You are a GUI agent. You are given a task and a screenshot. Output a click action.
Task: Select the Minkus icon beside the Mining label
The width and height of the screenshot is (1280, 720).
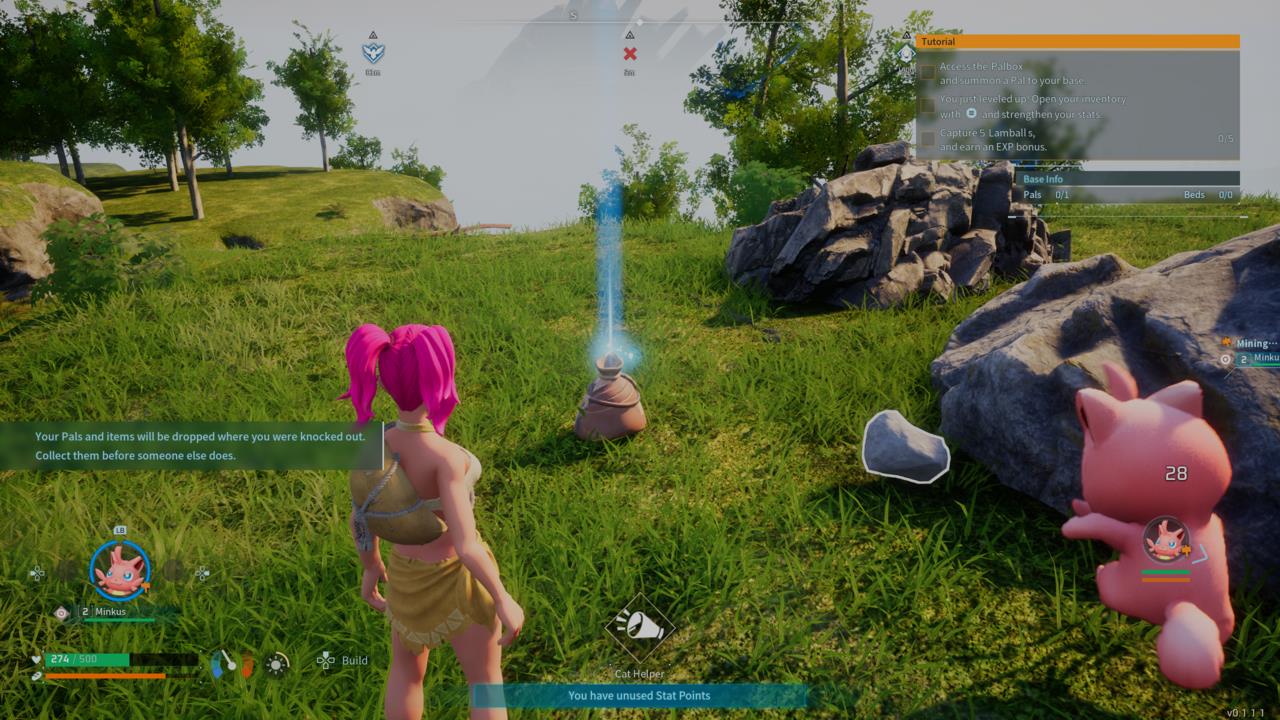[1225, 359]
